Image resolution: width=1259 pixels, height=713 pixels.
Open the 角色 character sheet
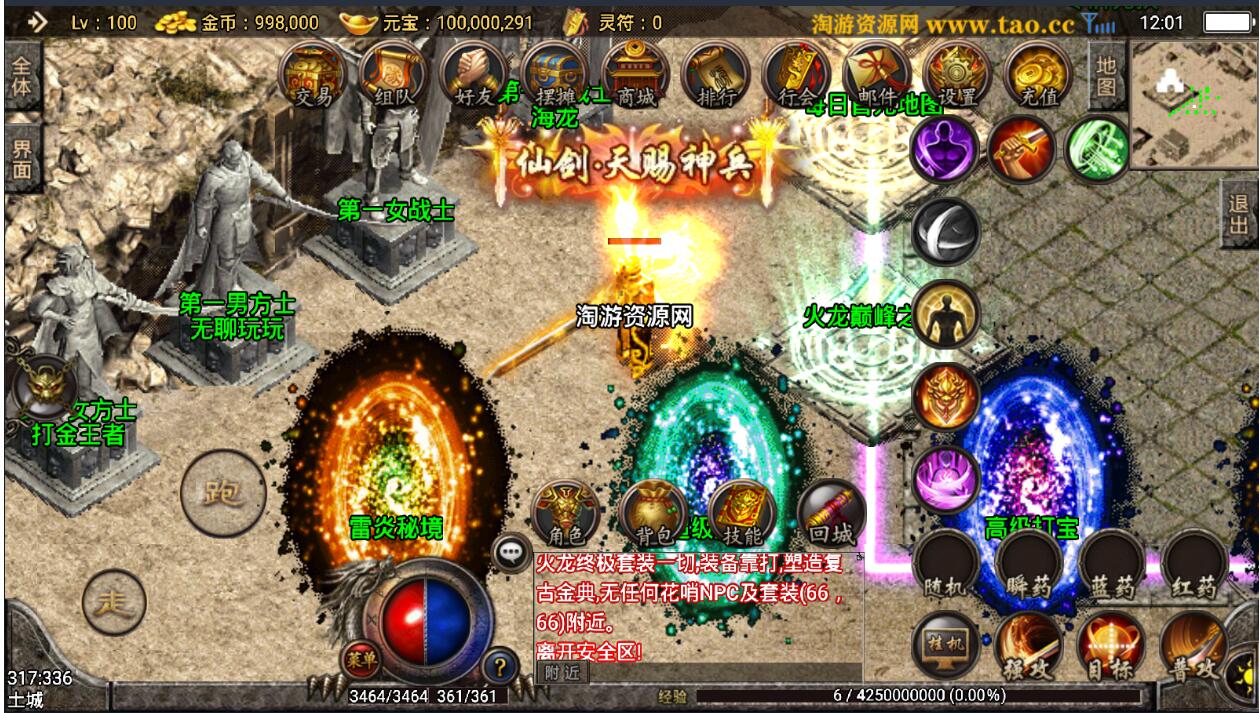click(565, 514)
